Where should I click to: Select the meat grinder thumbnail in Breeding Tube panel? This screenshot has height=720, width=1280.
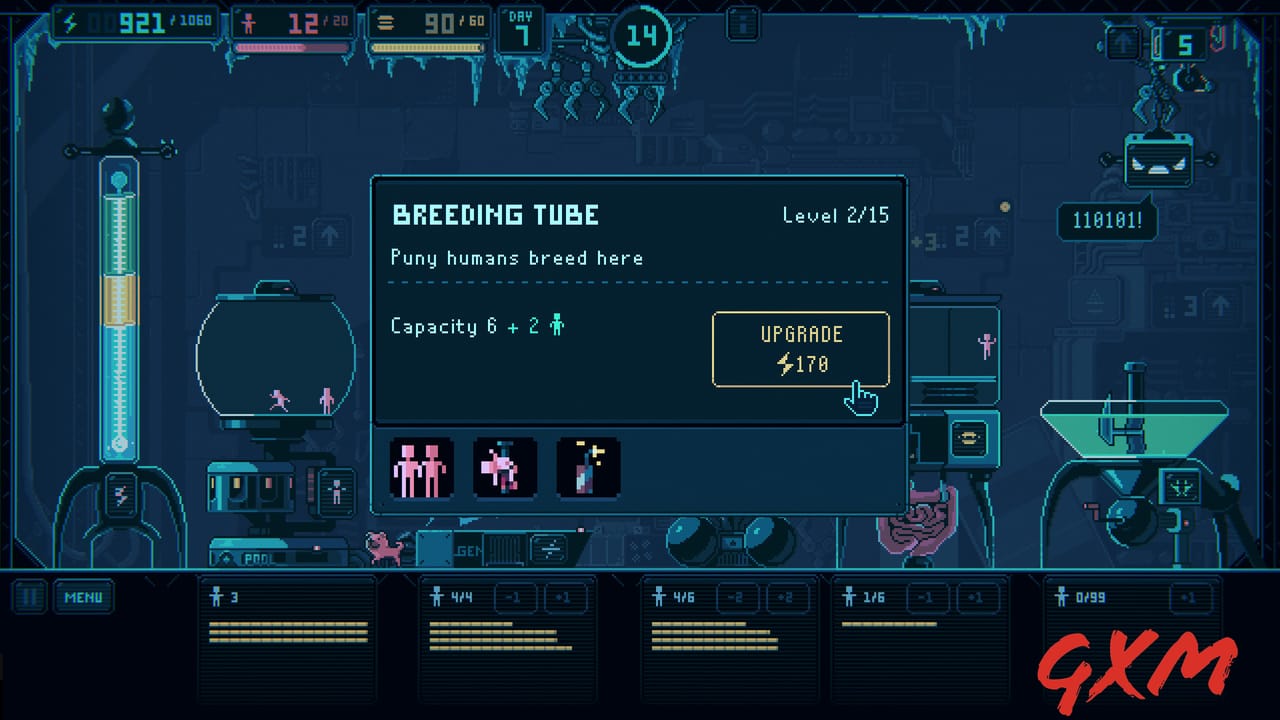505,467
